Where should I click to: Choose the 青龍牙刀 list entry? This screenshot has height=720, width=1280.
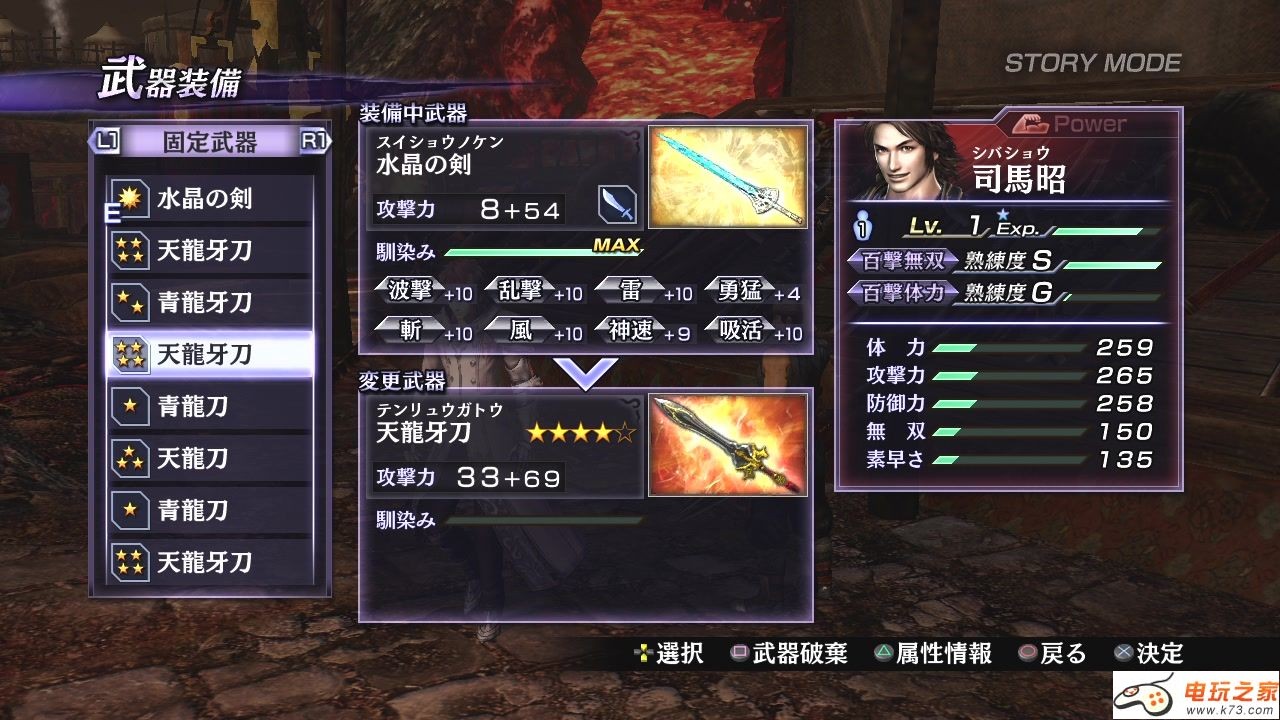(210, 303)
